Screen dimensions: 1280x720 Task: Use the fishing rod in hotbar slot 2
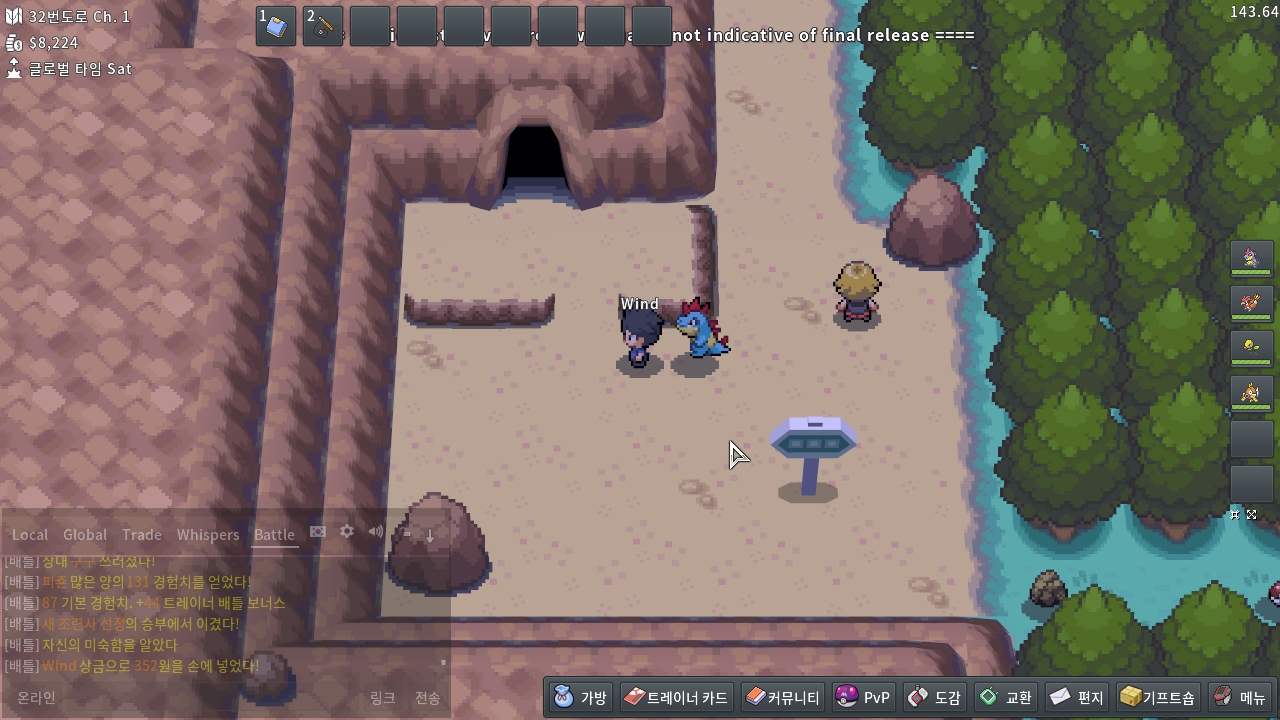pyautogui.click(x=323, y=27)
